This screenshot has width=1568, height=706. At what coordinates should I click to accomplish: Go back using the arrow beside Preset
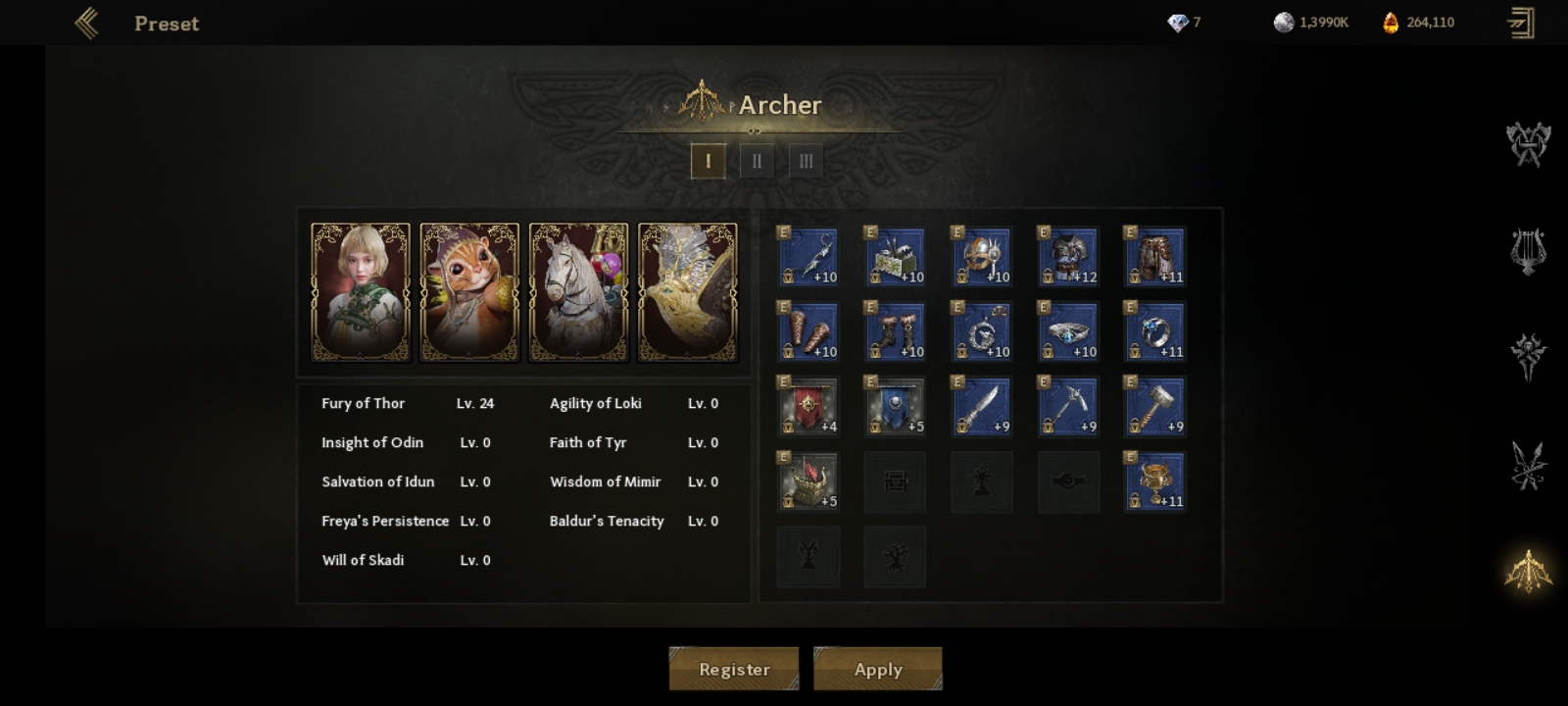coord(86,23)
